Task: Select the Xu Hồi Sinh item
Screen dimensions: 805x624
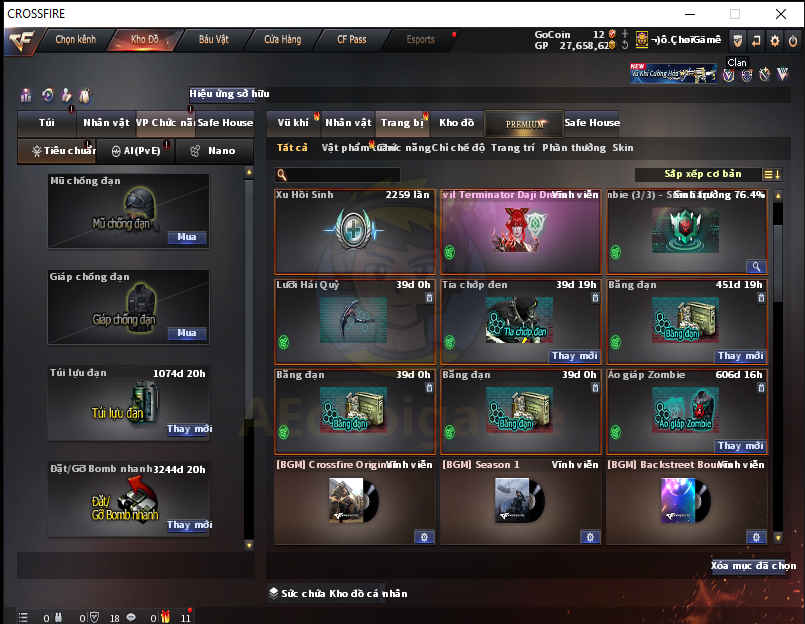Action: tap(355, 230)
